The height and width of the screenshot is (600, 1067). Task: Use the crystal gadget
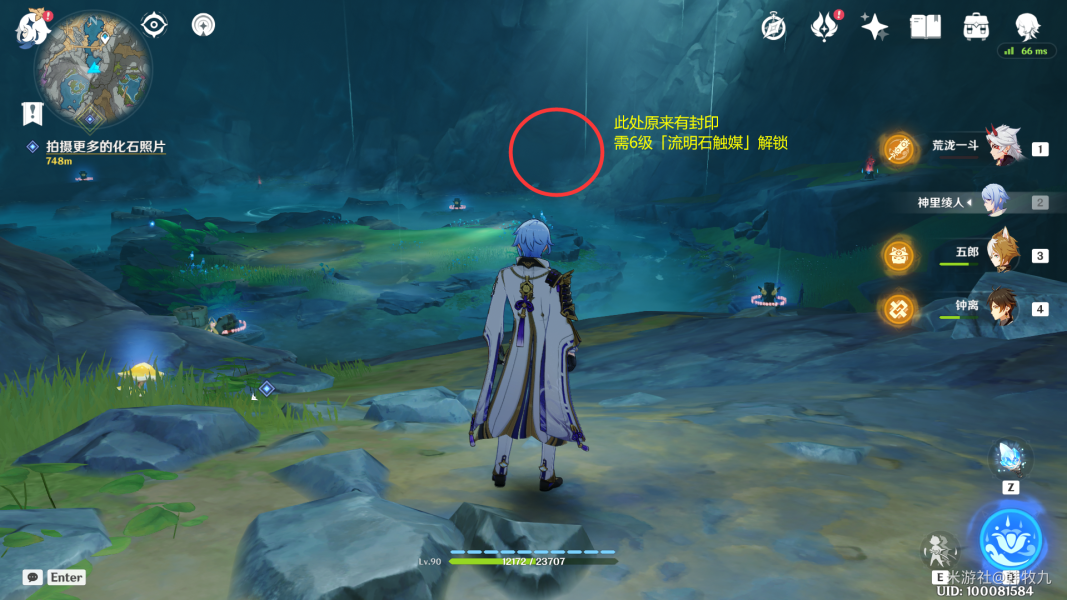click(1008, 459)
